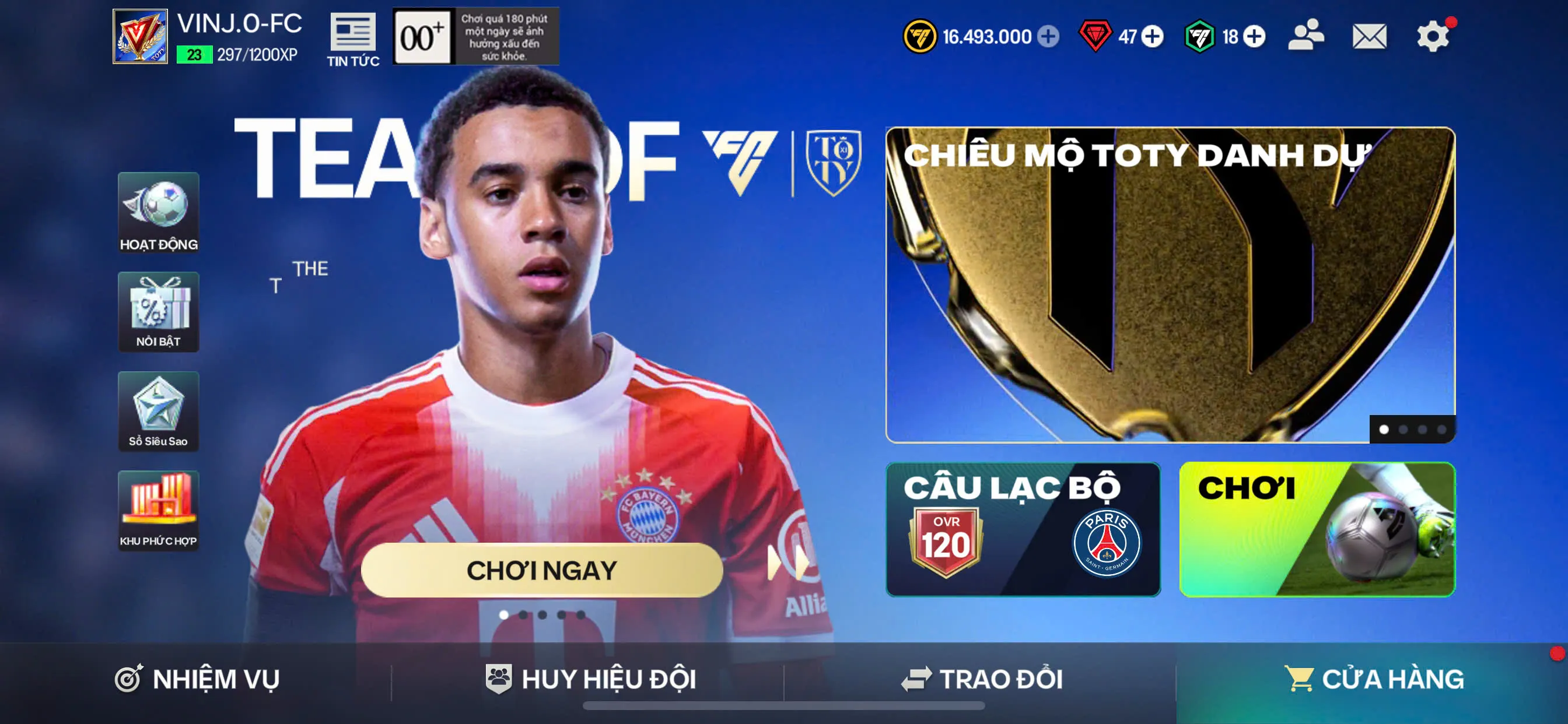Select the green Chơi play tile
This screenshot has height=724, width=1568.
tap(1317, 529)
